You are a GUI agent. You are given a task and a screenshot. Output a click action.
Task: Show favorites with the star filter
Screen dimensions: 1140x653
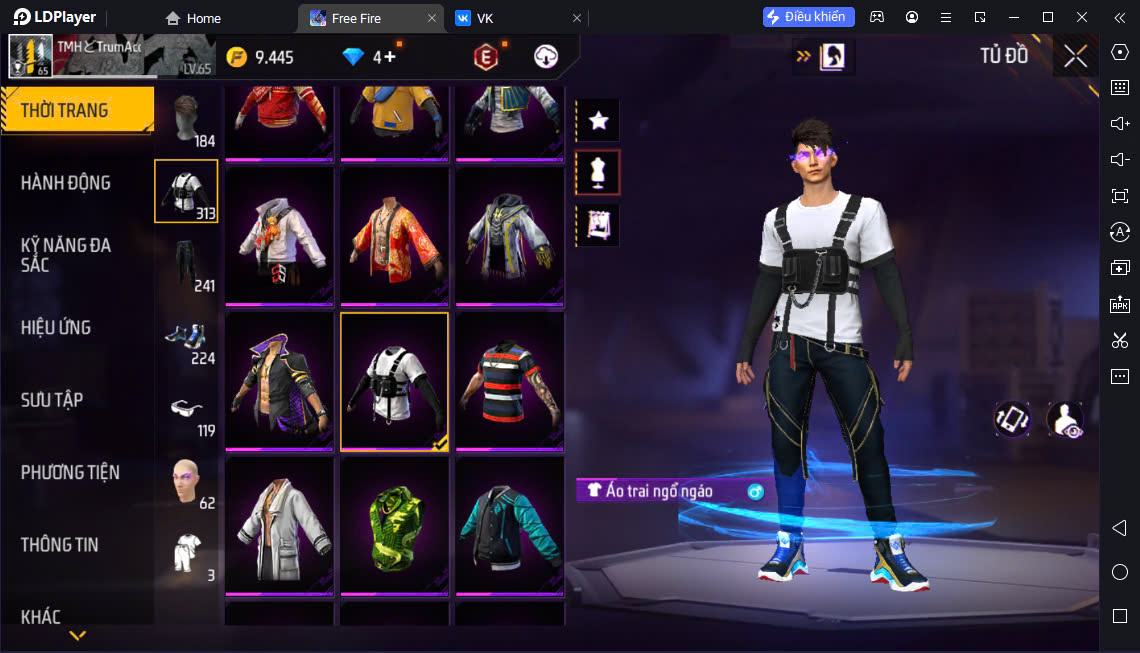pyautogui.click(x=598, y=121)
